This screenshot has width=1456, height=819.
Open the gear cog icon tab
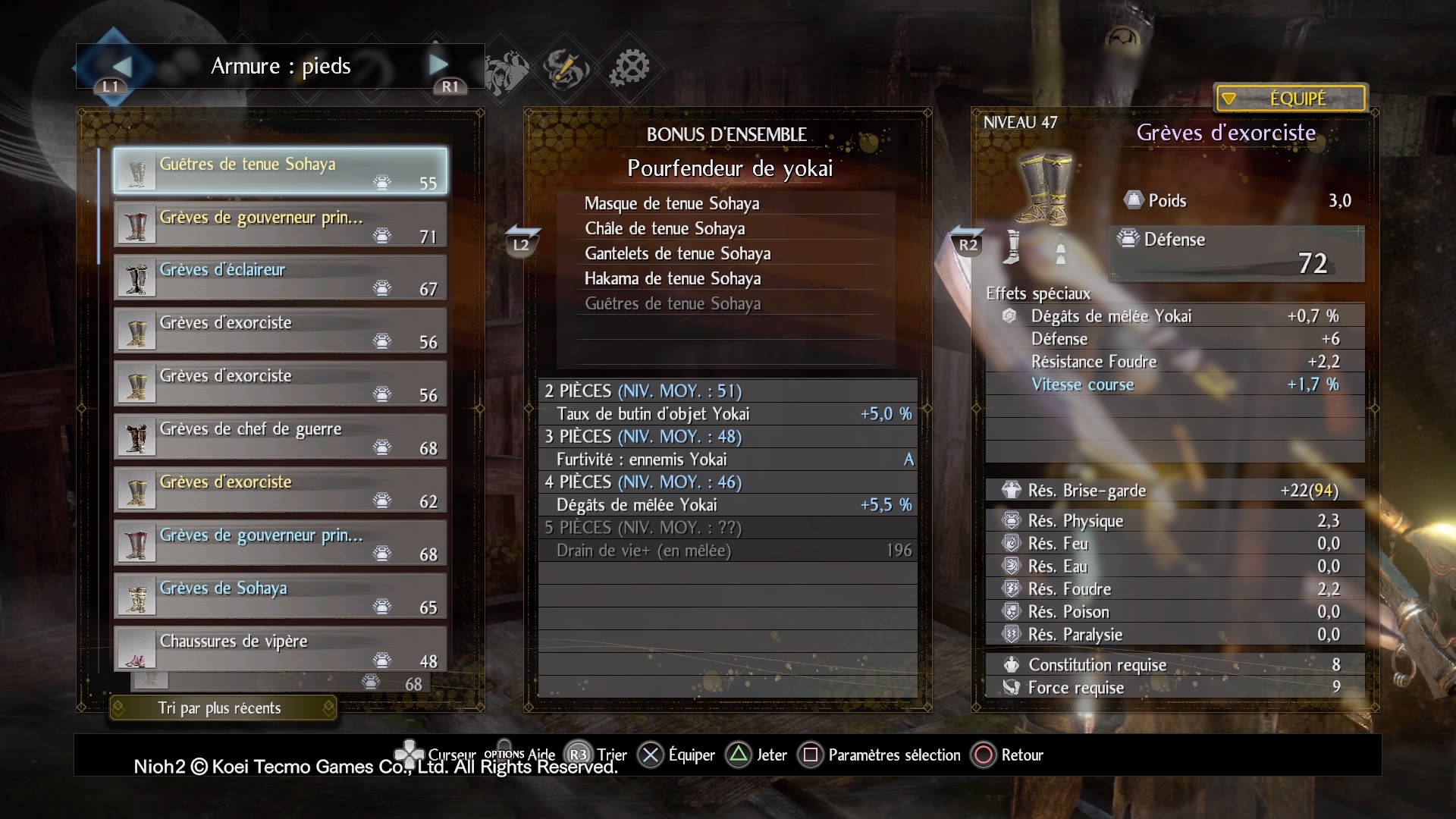629,67
